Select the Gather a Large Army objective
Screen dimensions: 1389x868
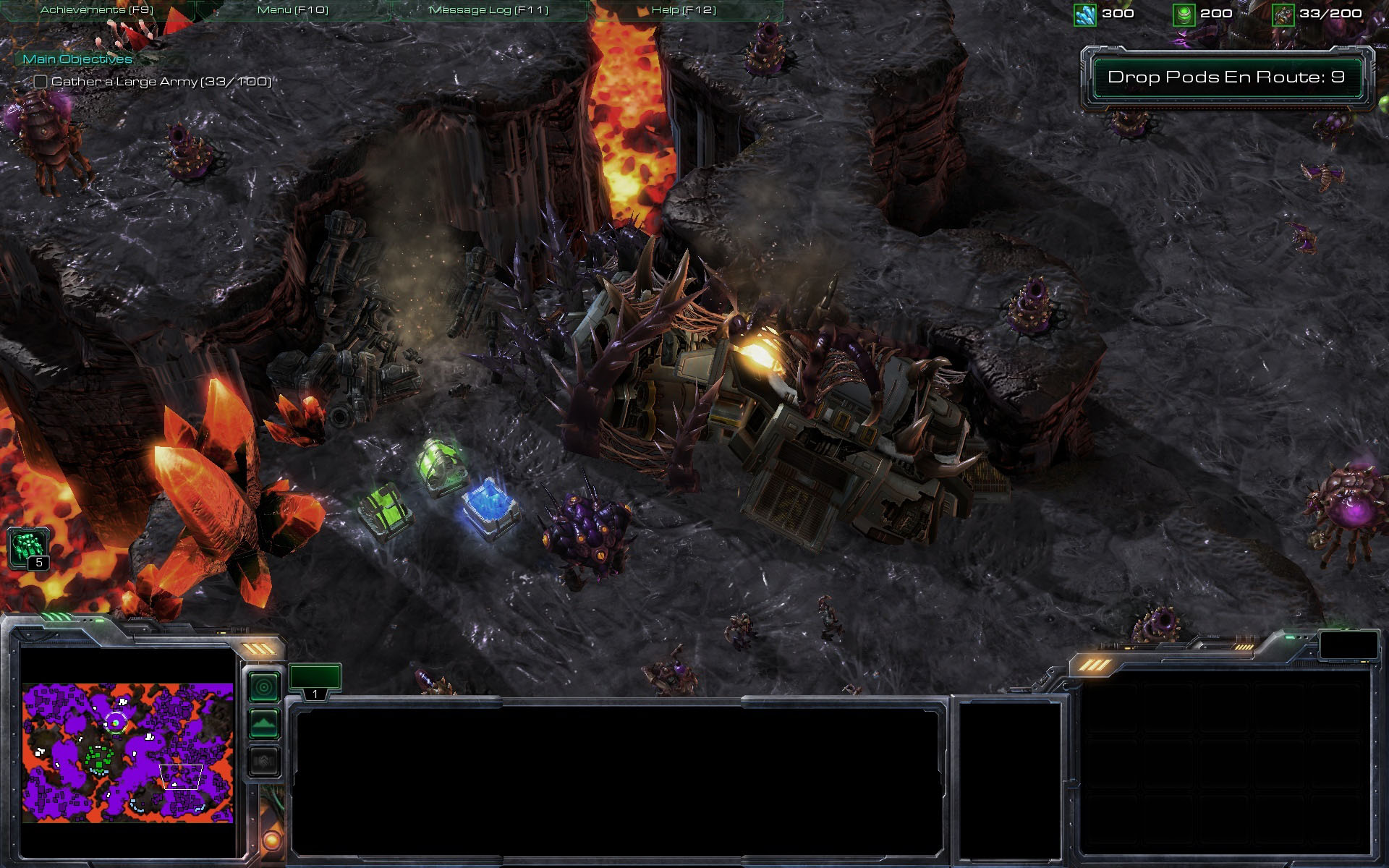point(161,82)
